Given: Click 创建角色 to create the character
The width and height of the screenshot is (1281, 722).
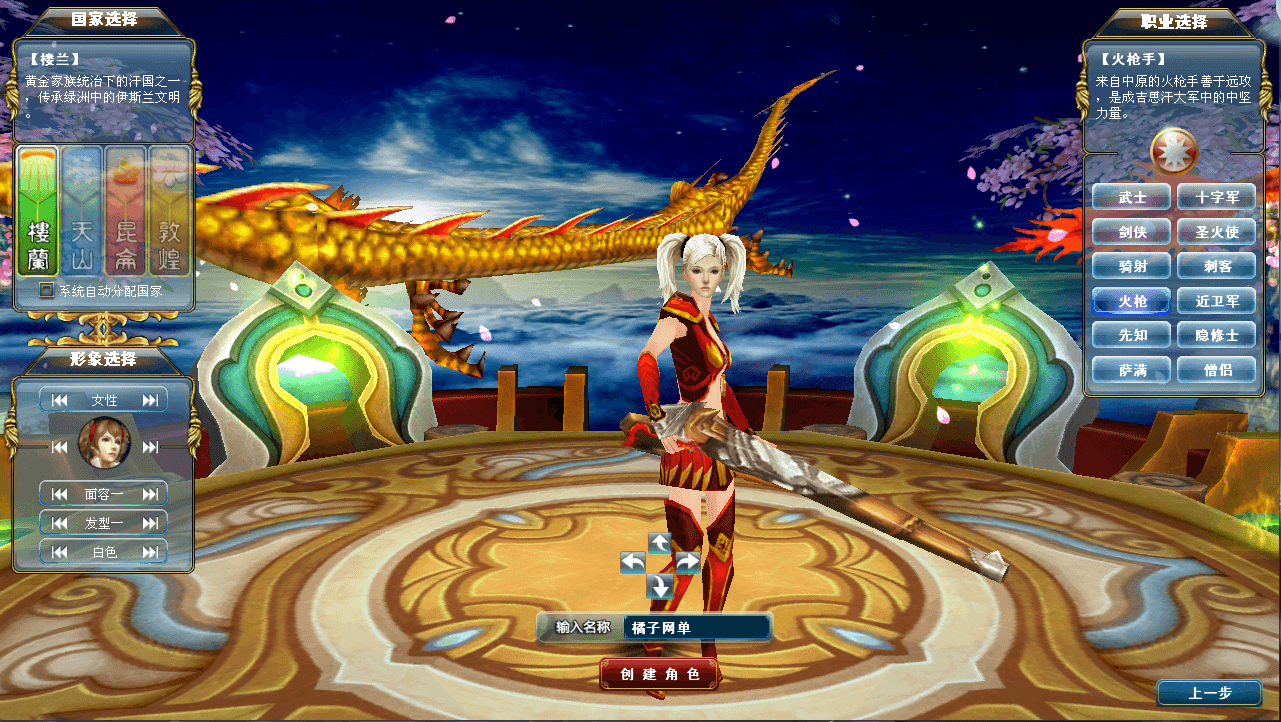Looking at the screenshot, I should (659, 674).
